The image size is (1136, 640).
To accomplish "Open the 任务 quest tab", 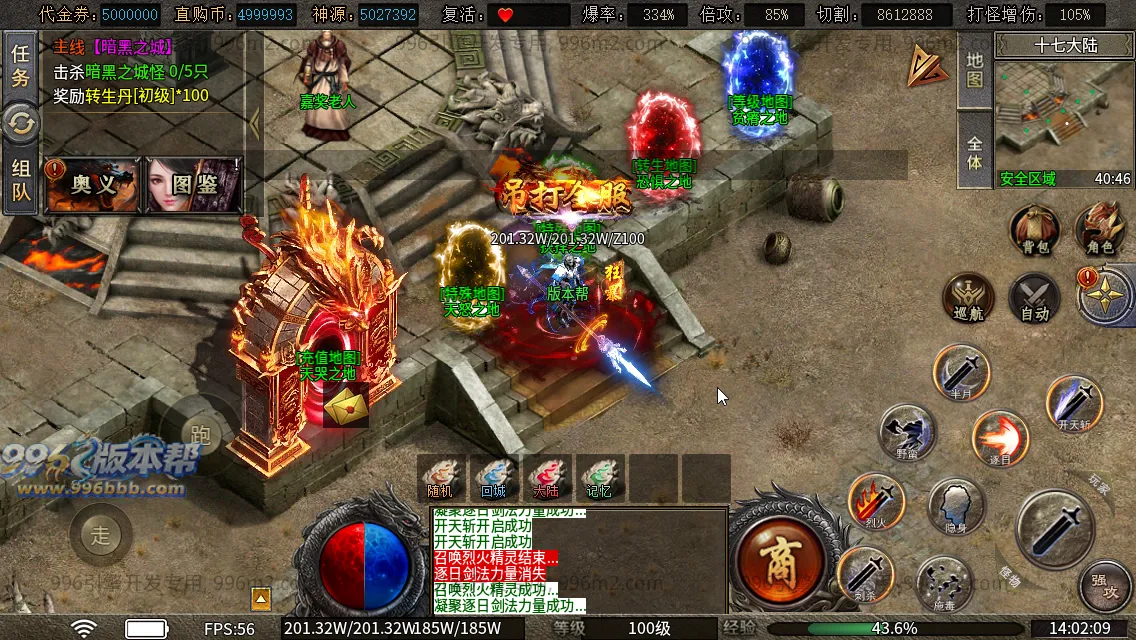I will pos(20,66).
